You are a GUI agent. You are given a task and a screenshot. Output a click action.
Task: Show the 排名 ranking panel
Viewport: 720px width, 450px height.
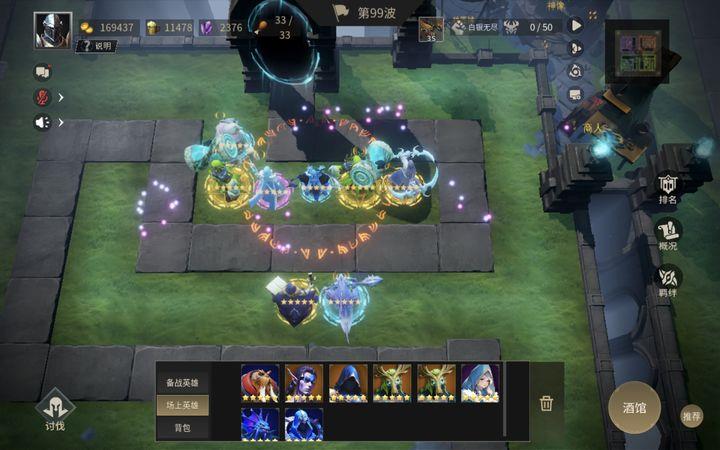[668, 187]
